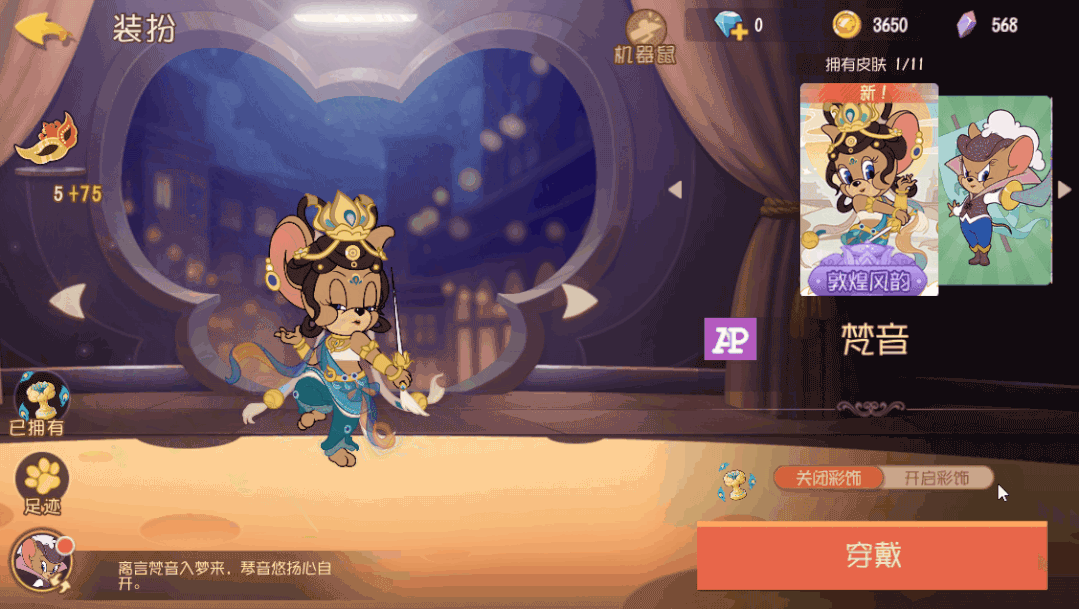Tap the mouse portrait with red dot

tap(38, 563)
